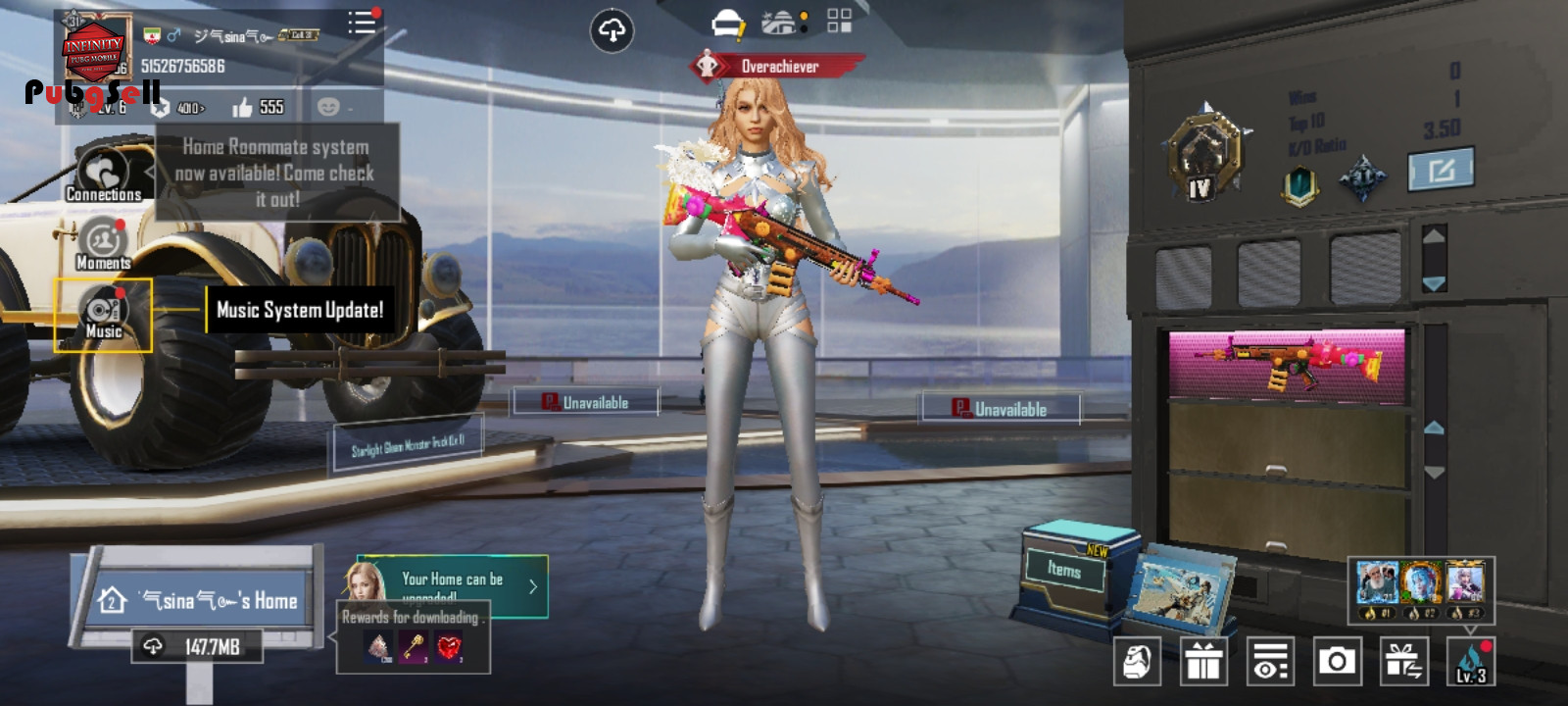Download the 147.7MB home resource pack
The width and height of the screenshot is (1568, 706).
[x=197, y=646]
